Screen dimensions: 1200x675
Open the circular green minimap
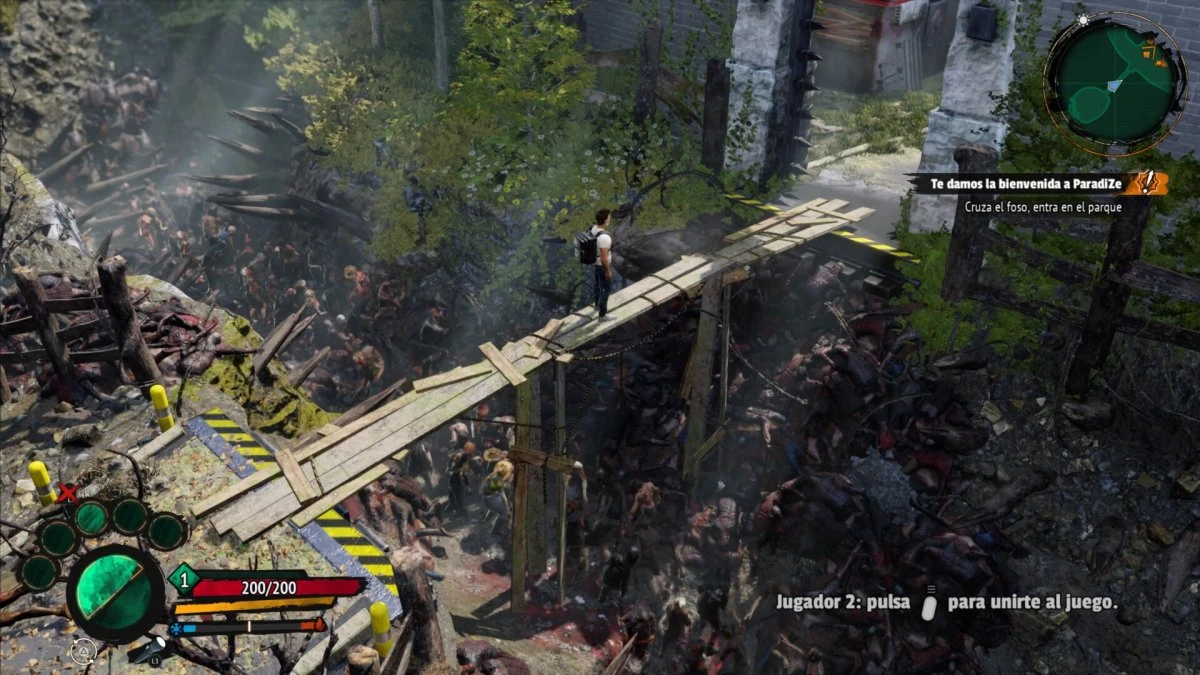coord(1115,84)
